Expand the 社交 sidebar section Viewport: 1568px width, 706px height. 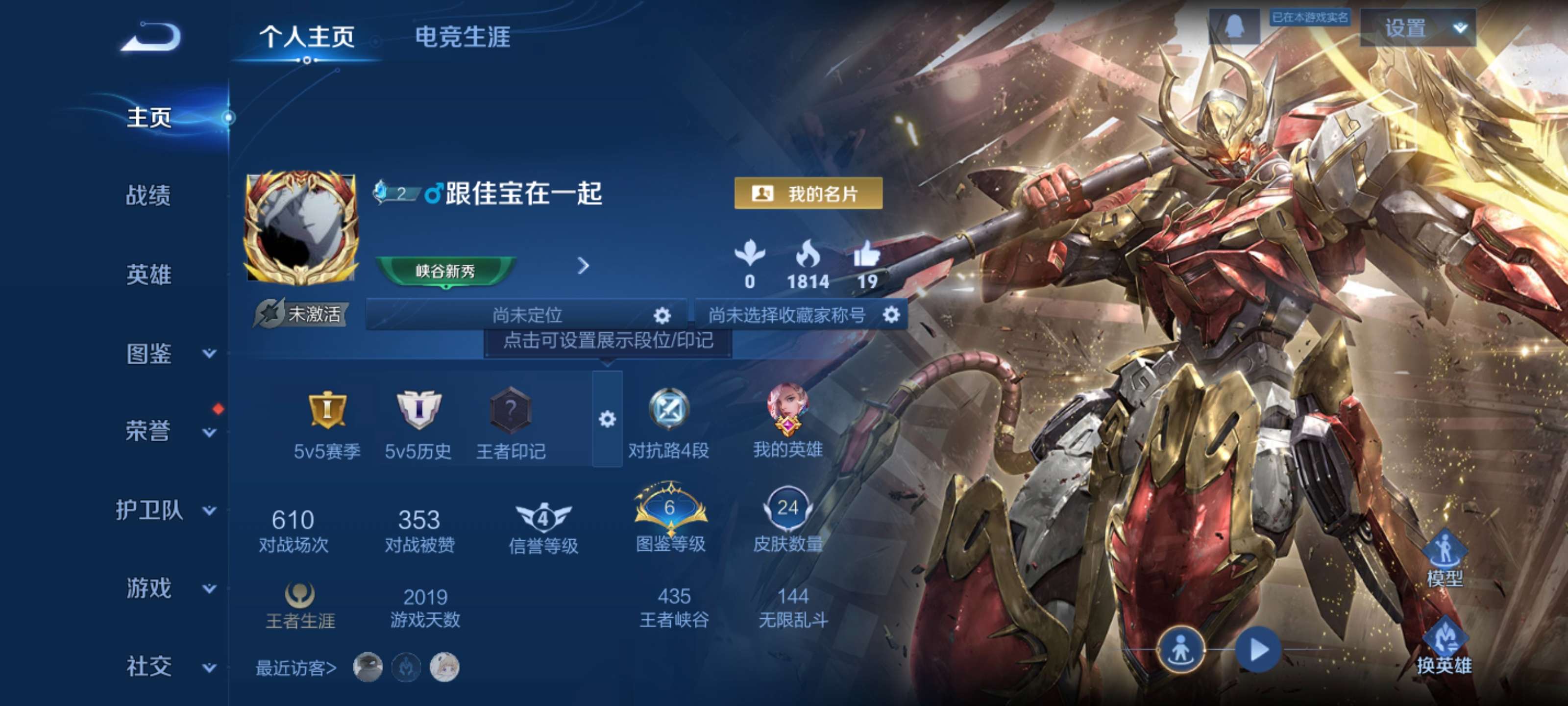pyautogui.click(x=150, y=666)
